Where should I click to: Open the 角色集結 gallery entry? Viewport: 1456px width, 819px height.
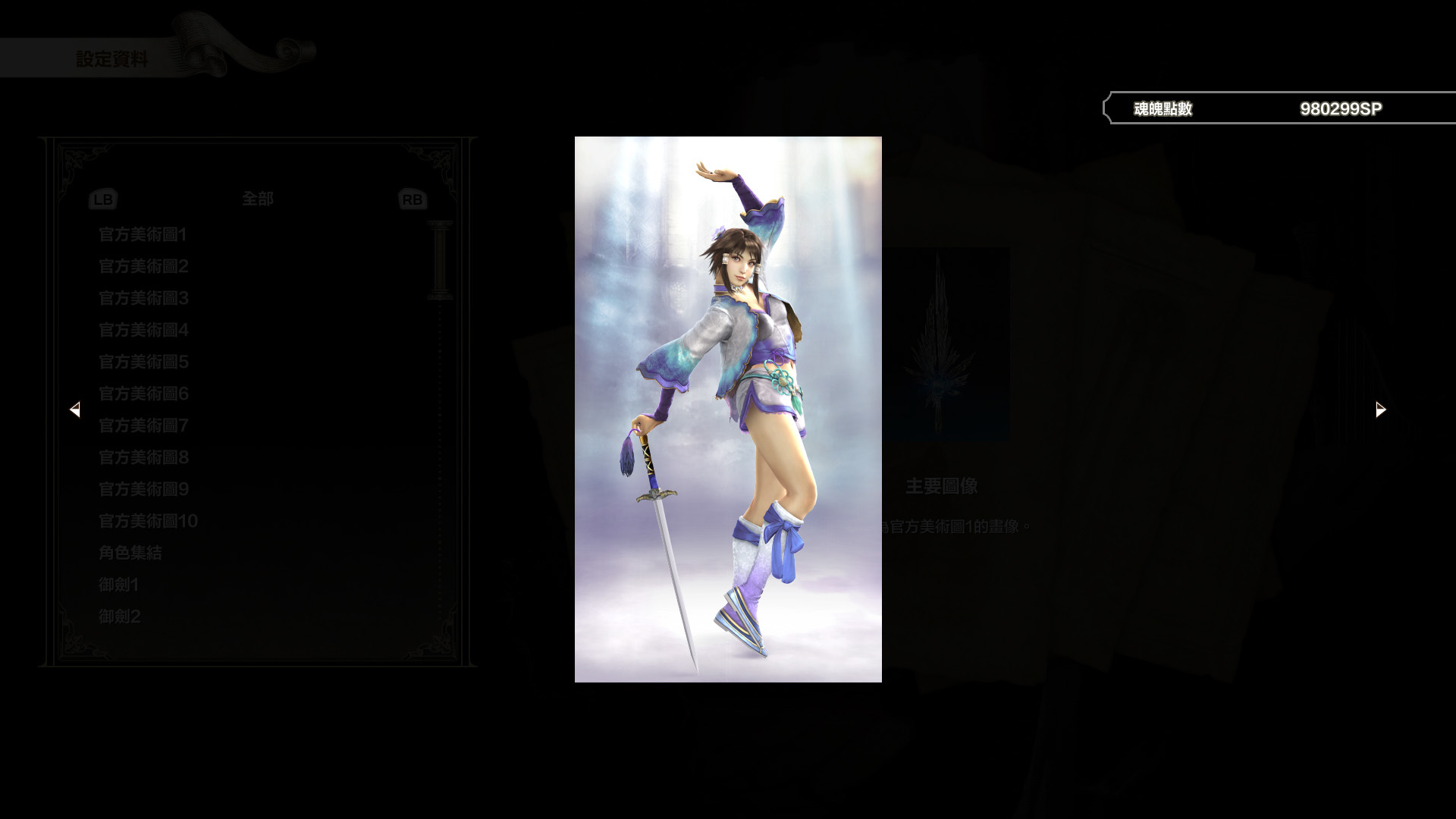(130, 553)
